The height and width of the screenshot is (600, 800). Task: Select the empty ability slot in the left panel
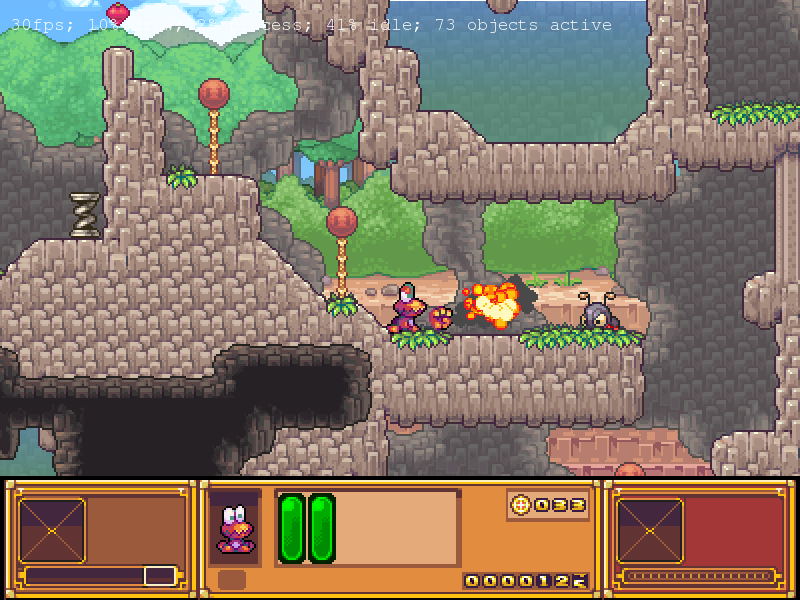pyautogui.click(x=53, y=530)
